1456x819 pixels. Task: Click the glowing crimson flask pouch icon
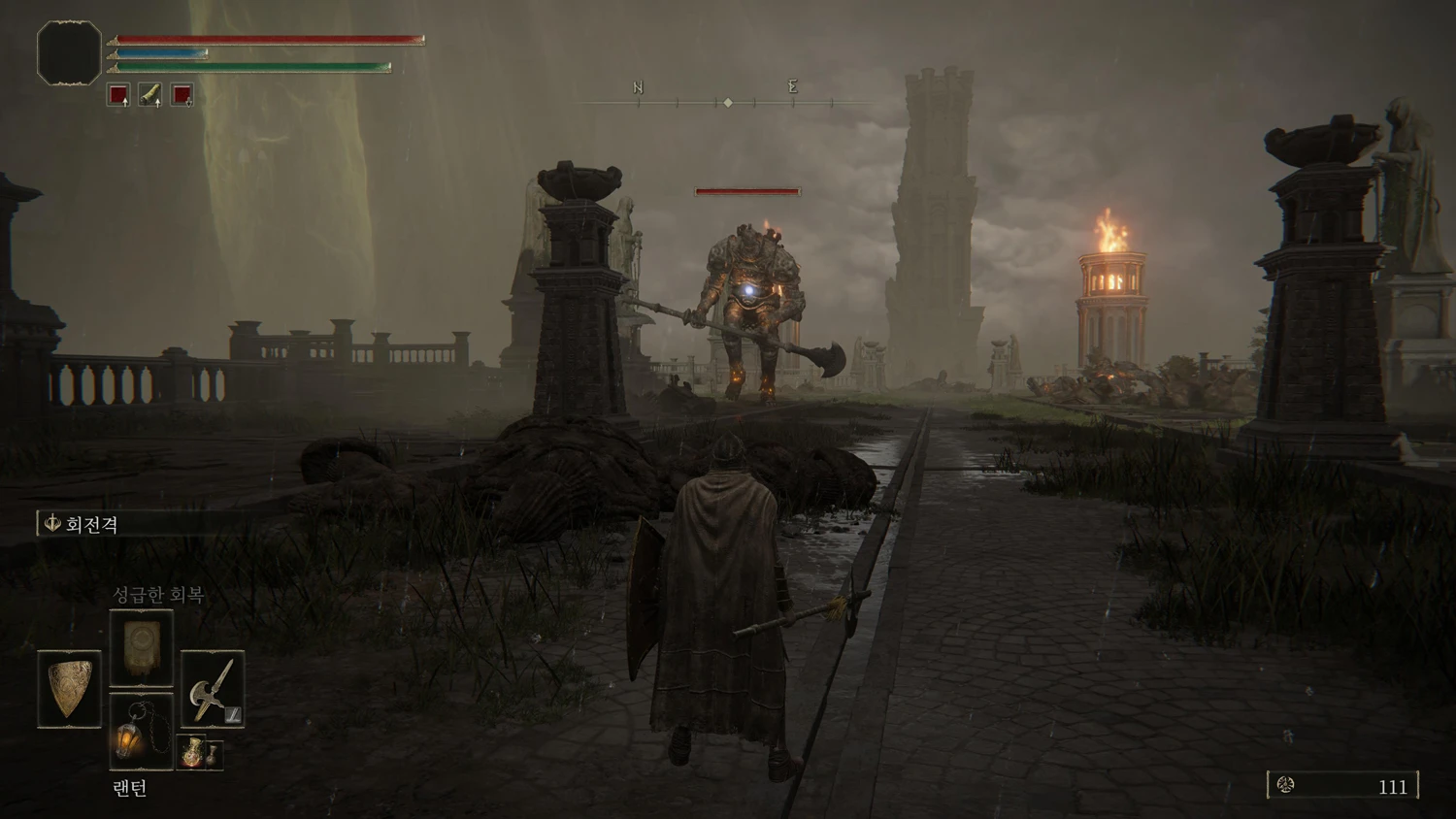click(x=192, y=751)
